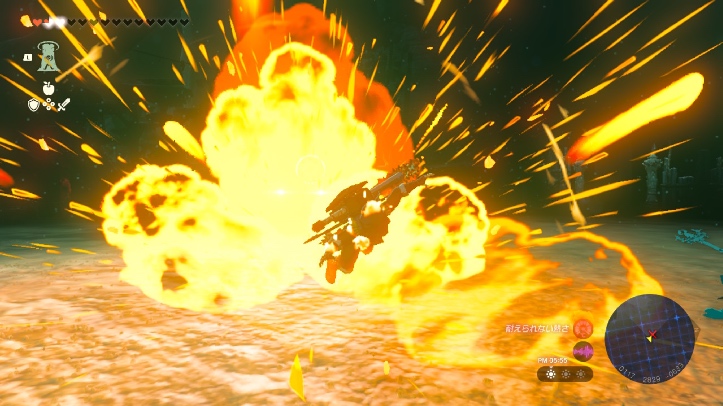This screenshot has height=406, width=723.
Task: Click the four-dot icon between shield and sword
Action: [x=46, y=104]
